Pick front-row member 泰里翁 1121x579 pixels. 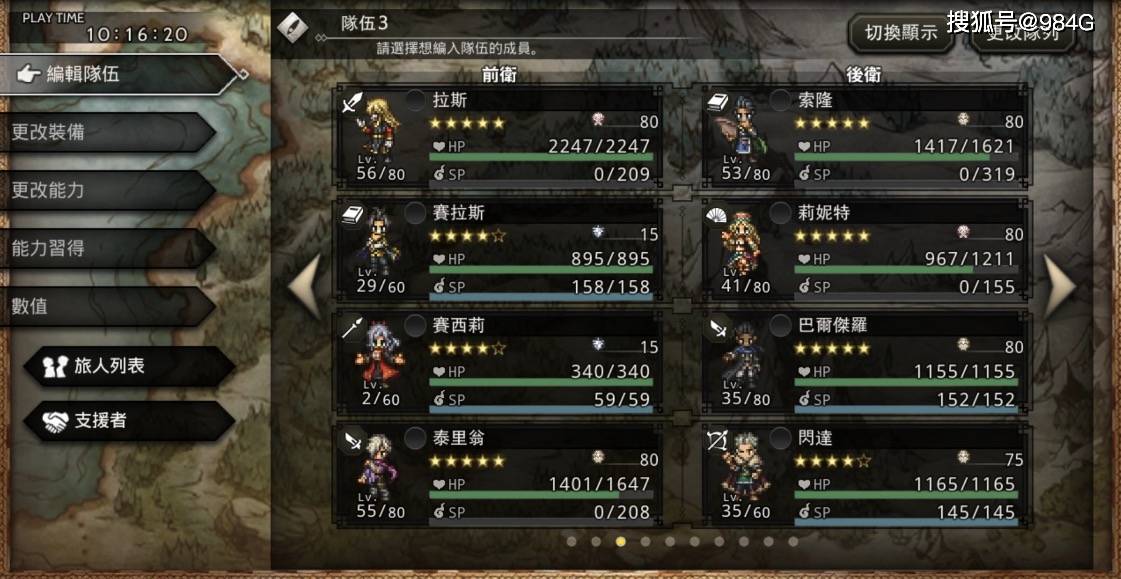point(498,474)
